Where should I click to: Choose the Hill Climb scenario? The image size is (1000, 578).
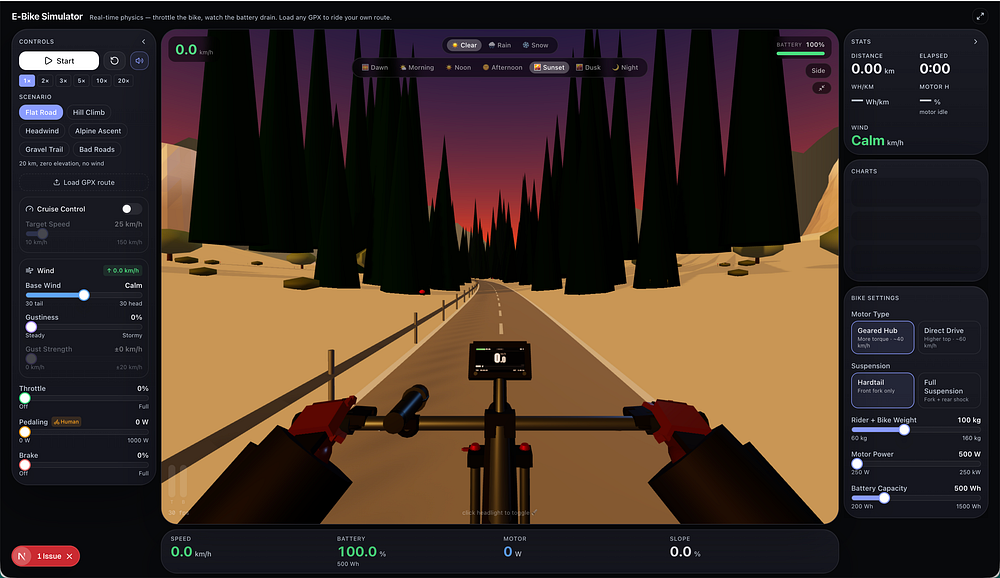click(88, 112)
